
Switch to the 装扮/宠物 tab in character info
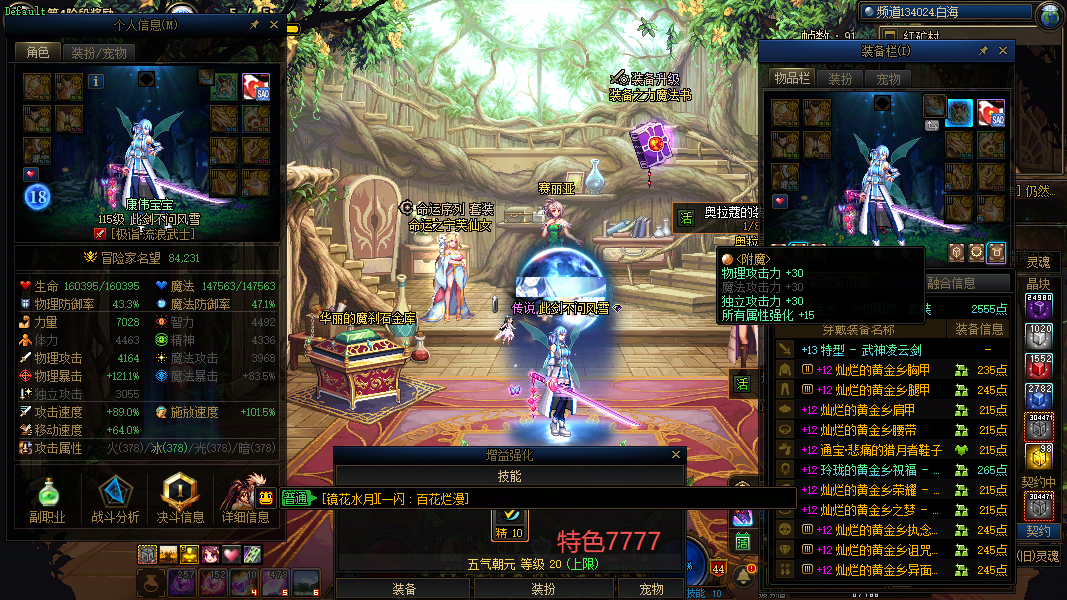click(100, 53)
